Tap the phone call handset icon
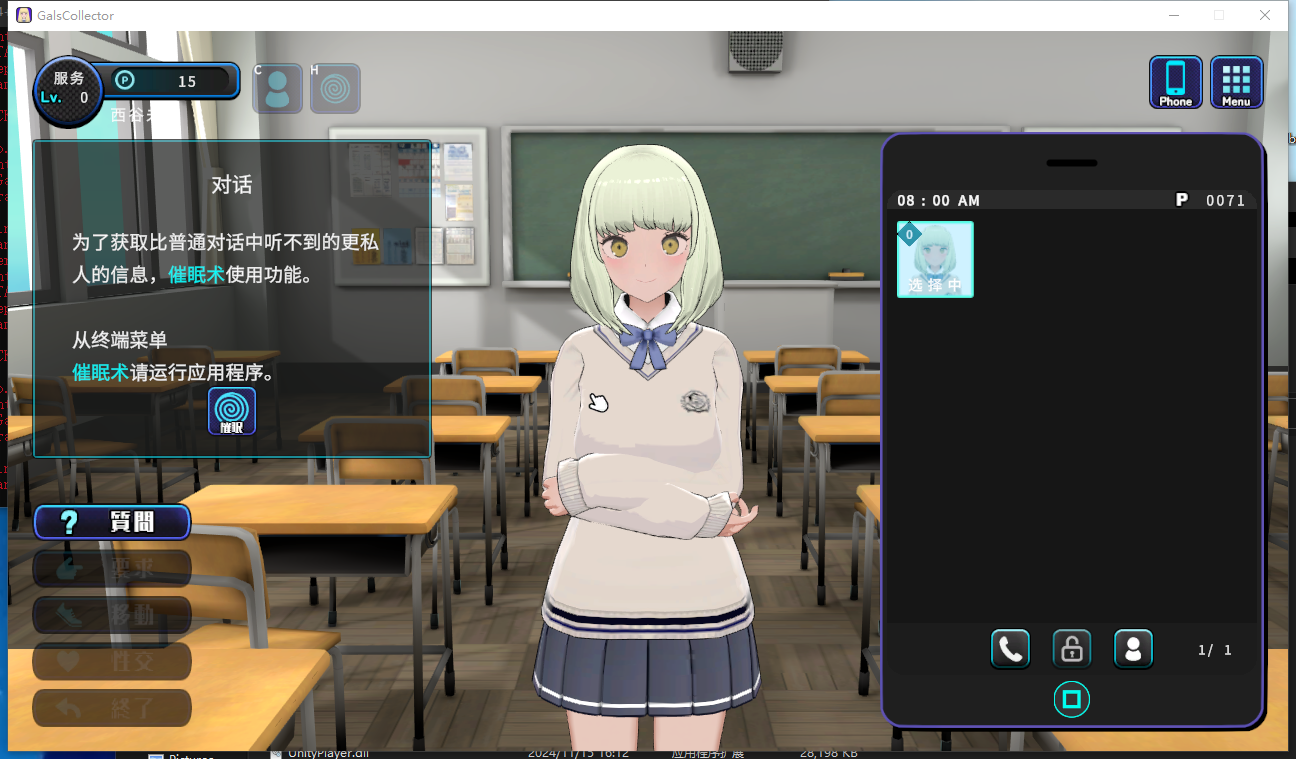The height and width of the screenshot is (759, 1296). coord(1010,650)
